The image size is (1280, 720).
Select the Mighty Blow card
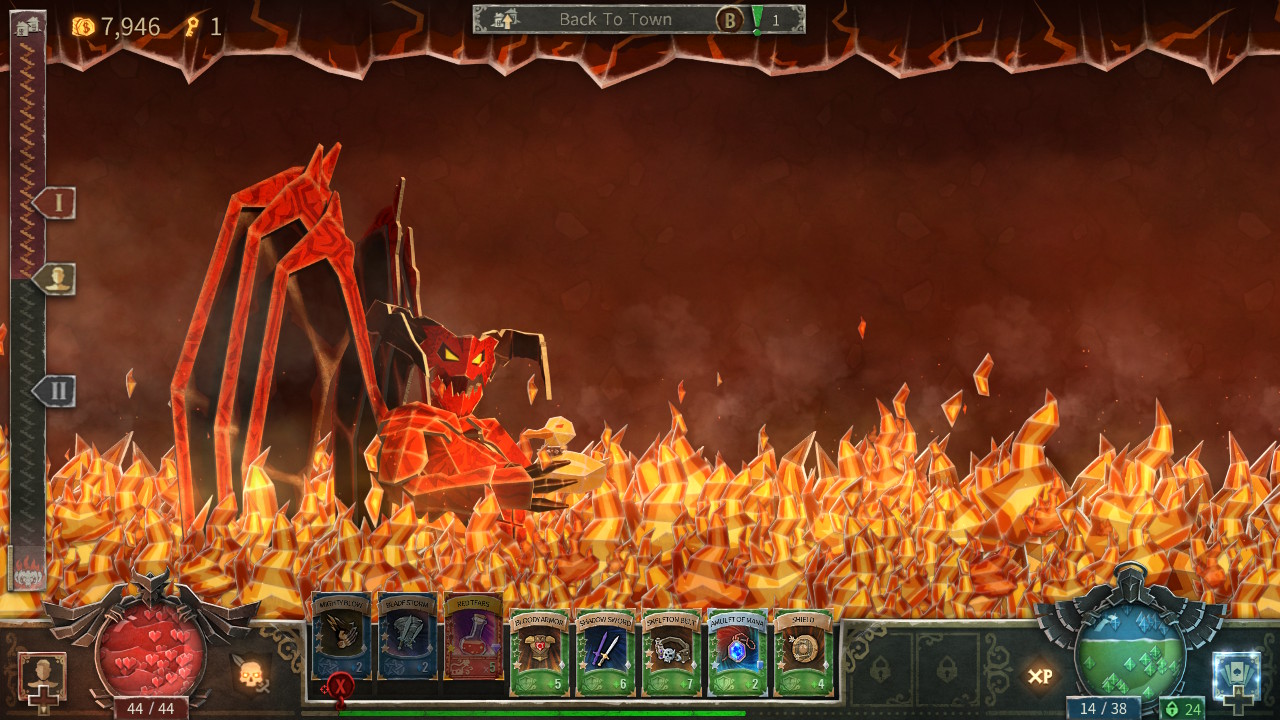tap(342, 636)
